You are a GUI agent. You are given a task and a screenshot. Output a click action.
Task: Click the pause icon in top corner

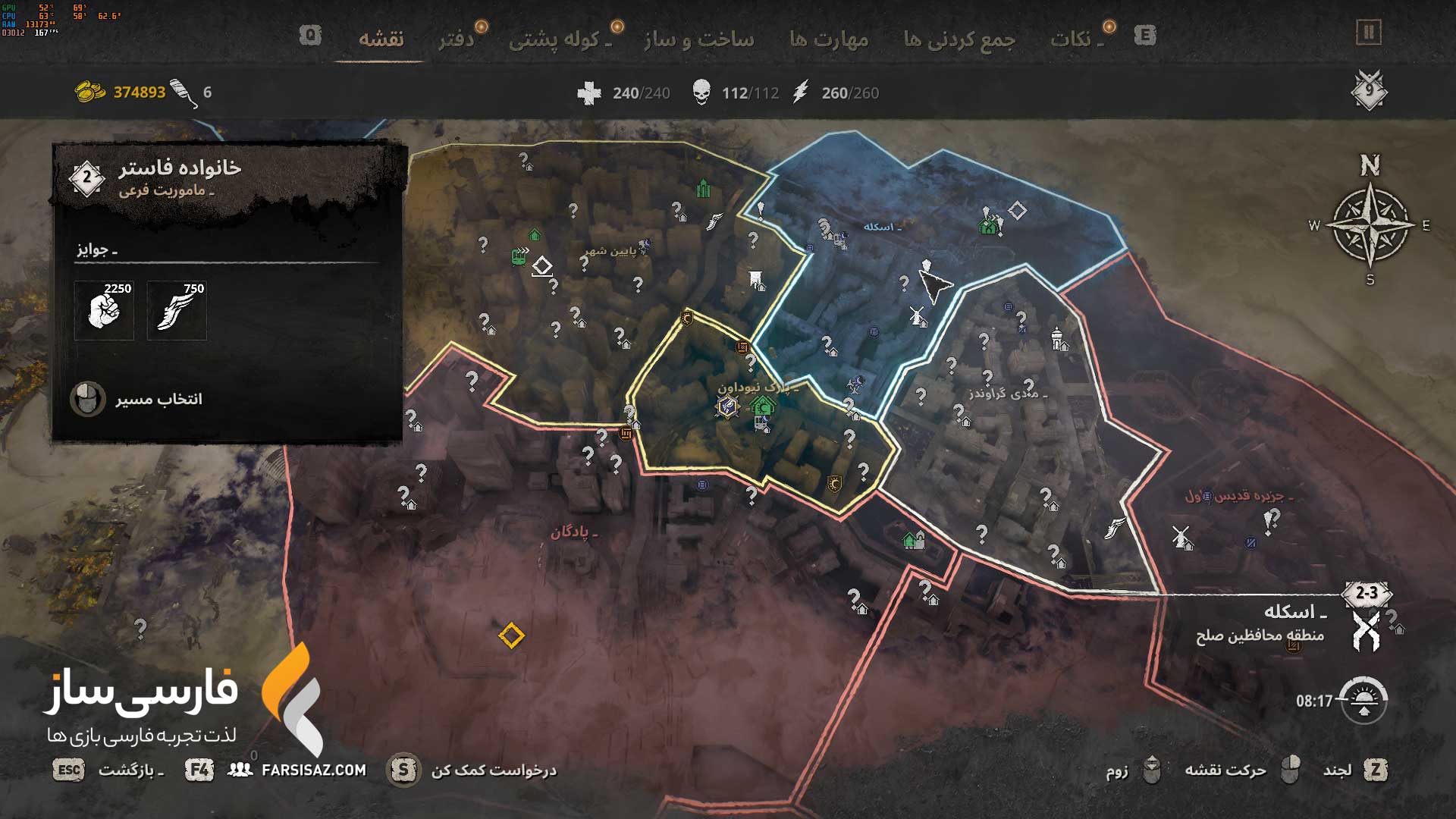[x=1369, y=33]
